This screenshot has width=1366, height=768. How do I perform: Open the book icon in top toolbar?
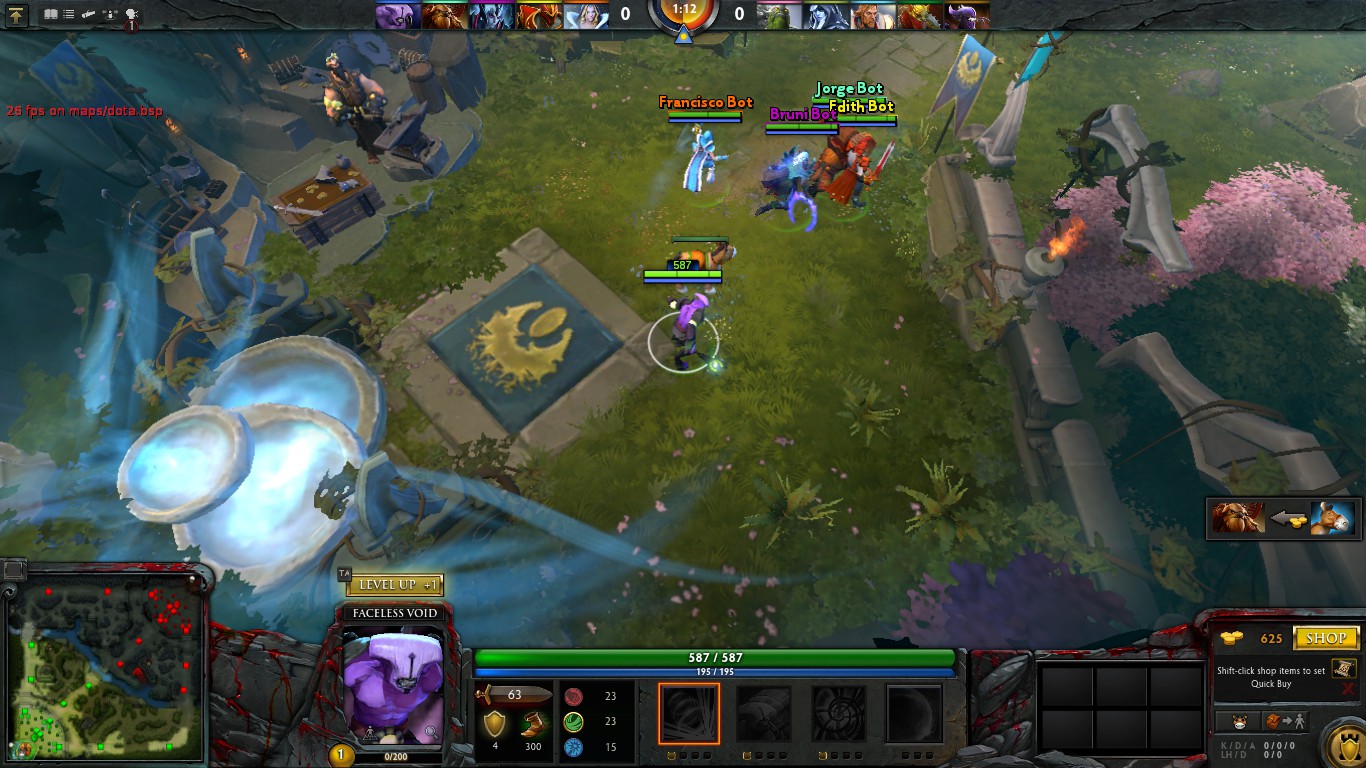point(51,15)
